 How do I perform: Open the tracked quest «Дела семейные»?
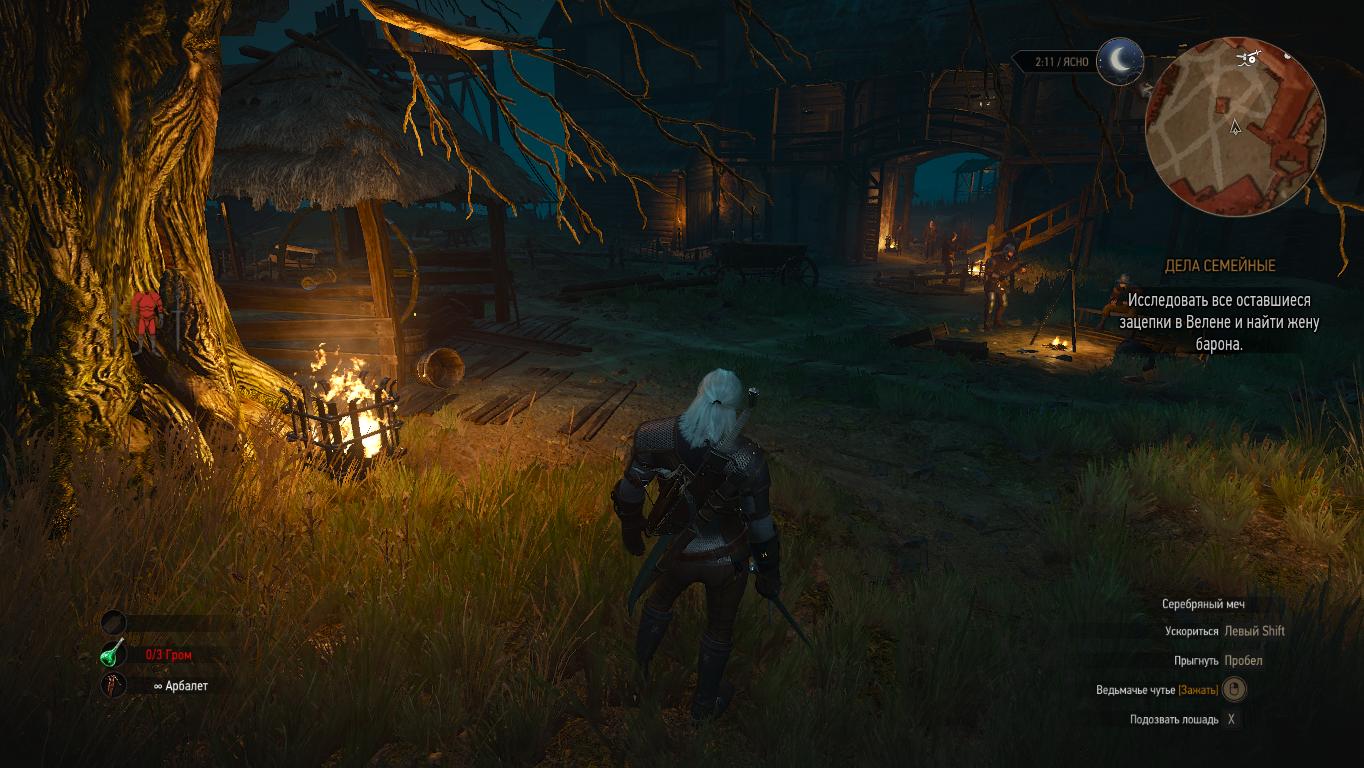click(1219, 266)
